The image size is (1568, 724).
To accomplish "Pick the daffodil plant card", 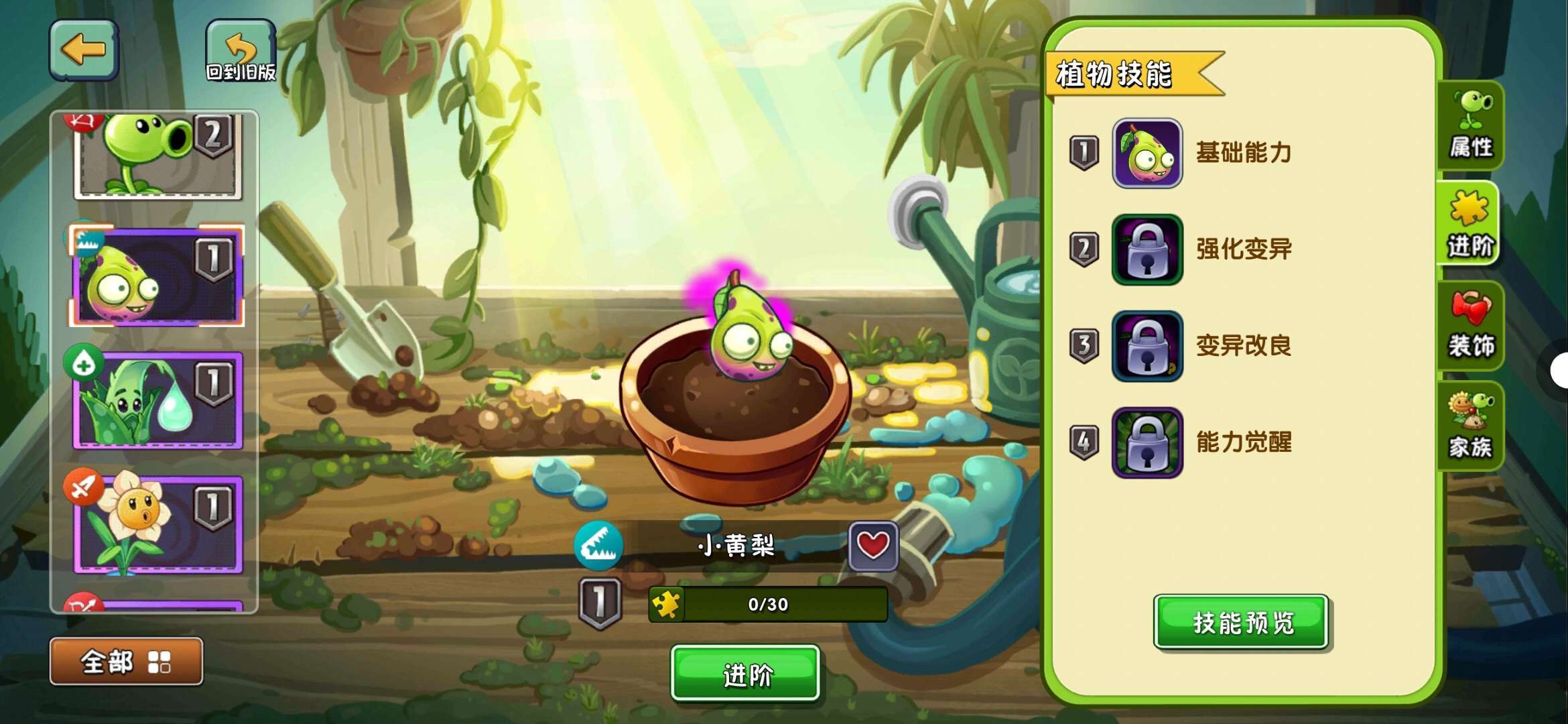I will 157,524.
